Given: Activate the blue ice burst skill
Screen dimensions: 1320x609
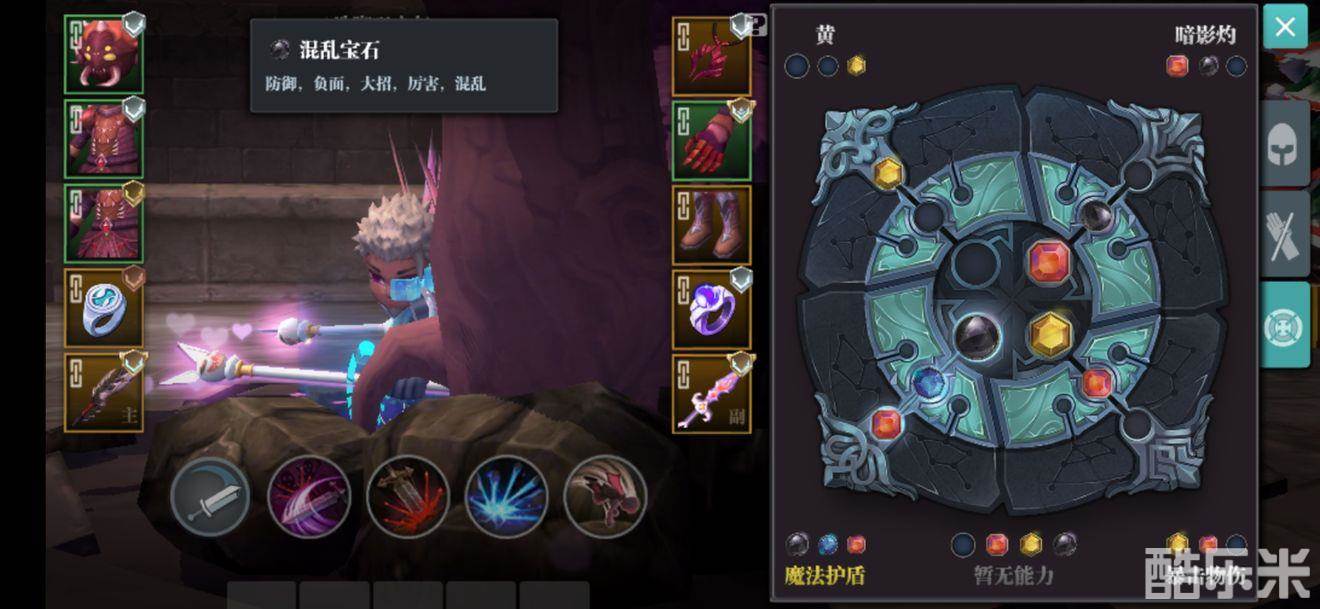Looking at the screenshot, I should pyautogui.click(x=506, y=497).
